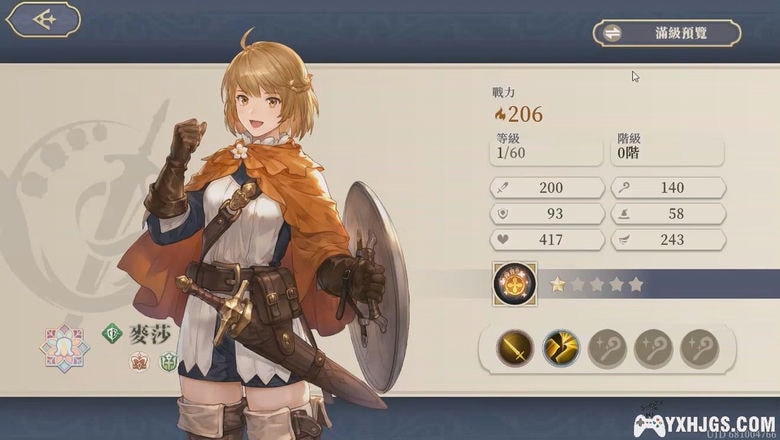Open the 等級 level panel
780x440 pixels.
click(548, 148)
